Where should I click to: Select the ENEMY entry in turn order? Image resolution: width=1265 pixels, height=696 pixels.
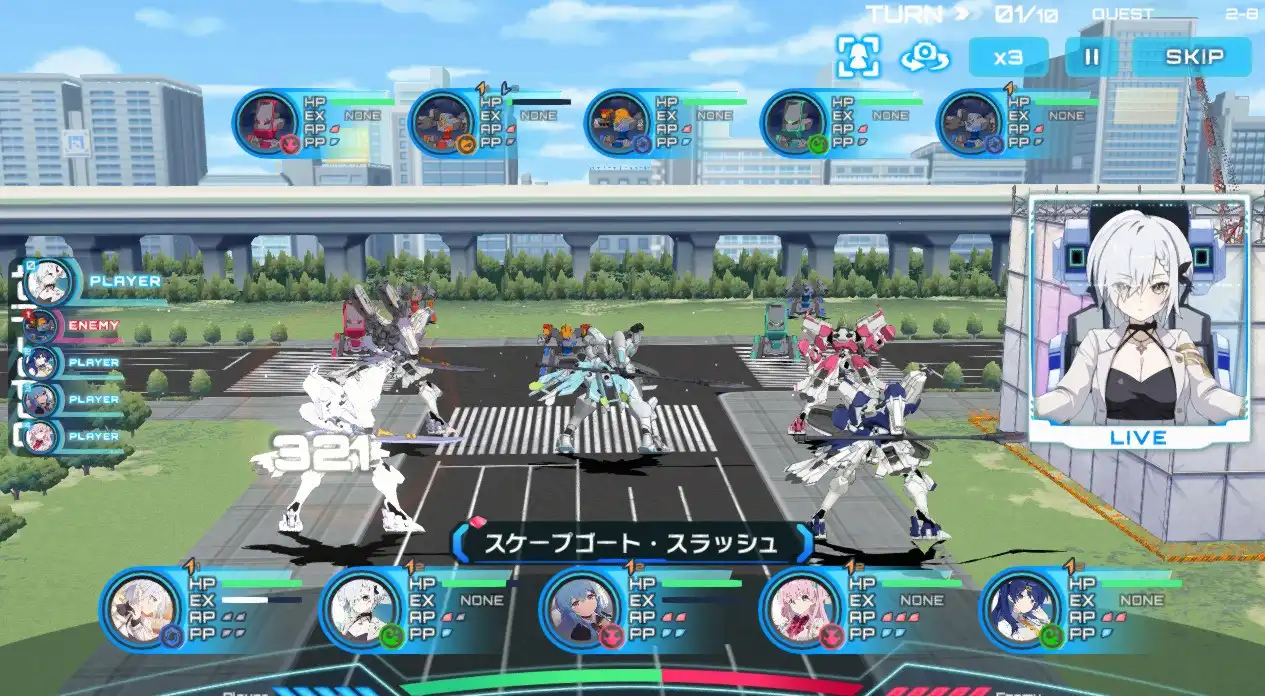70,326
